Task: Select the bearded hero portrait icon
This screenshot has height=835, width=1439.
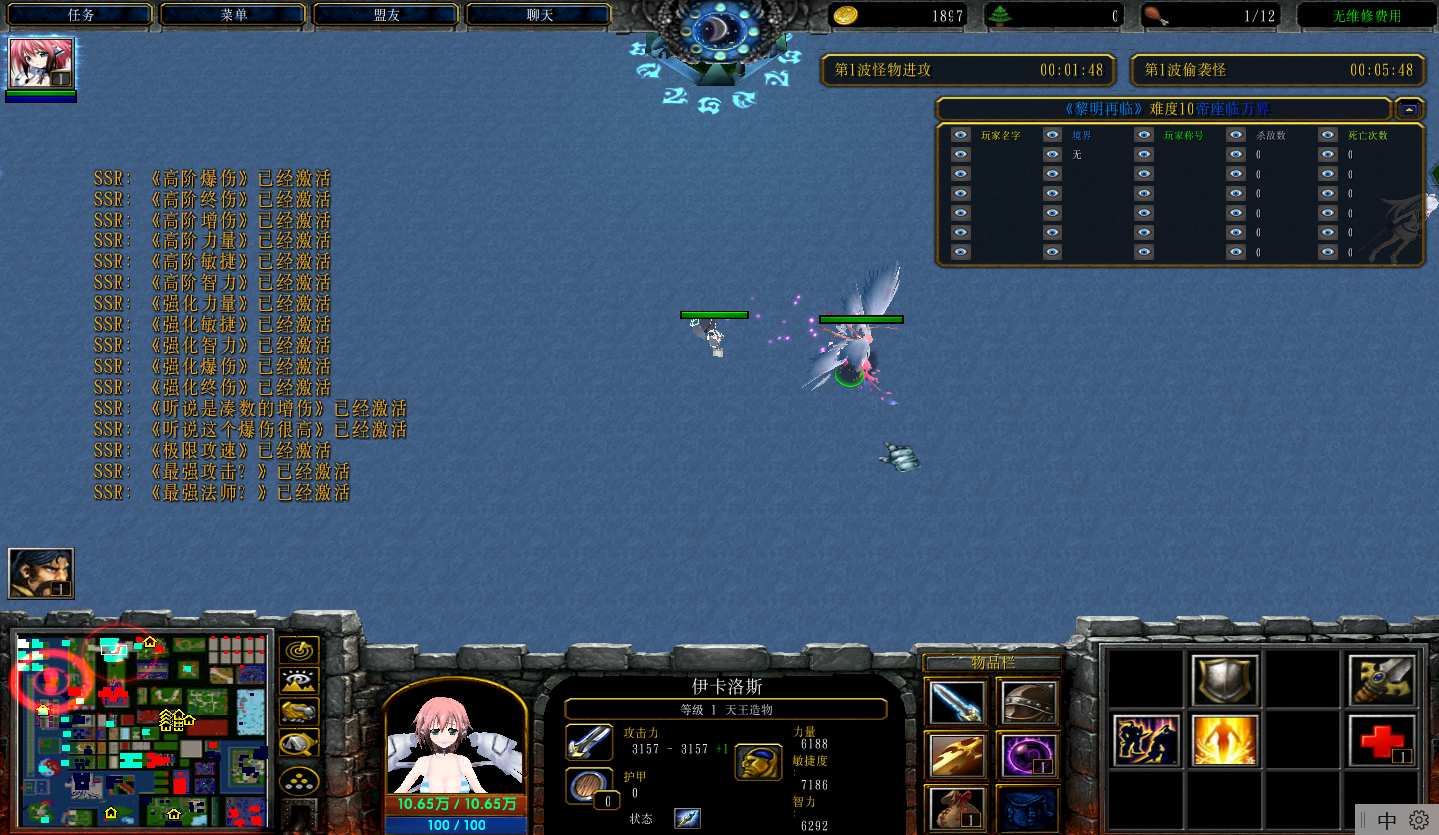Action: 41,574
